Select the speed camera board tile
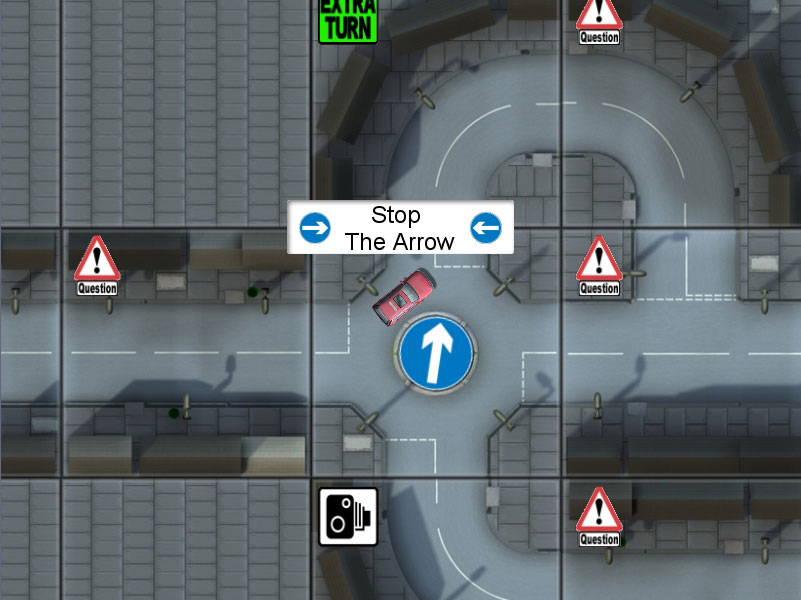This screenshot has height=600, width=801. pyautogui.click(x=348, y=516)
